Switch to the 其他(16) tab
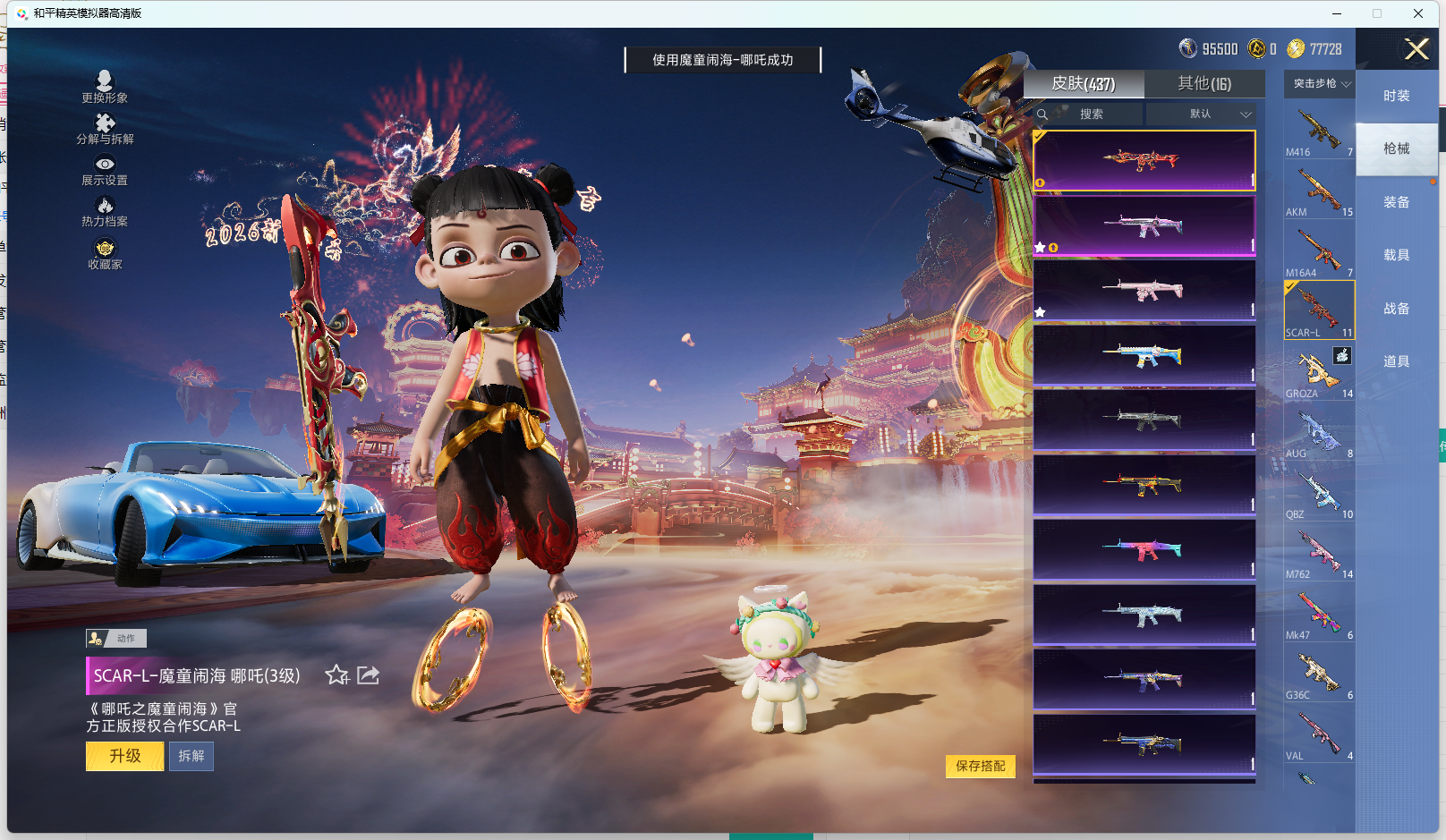1446x840 pixels. coord(1204,84)
